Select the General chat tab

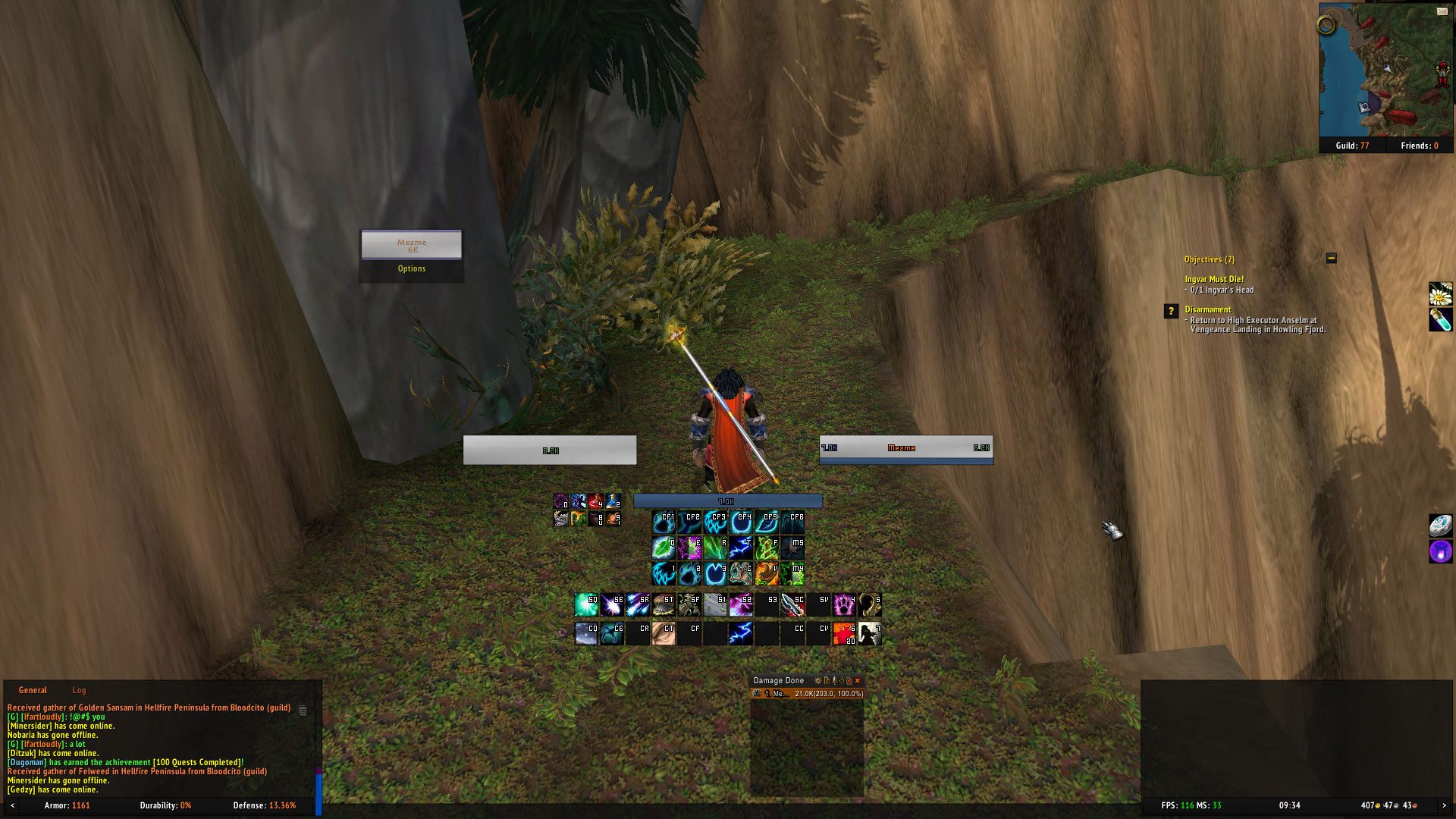tap(33, 690)
